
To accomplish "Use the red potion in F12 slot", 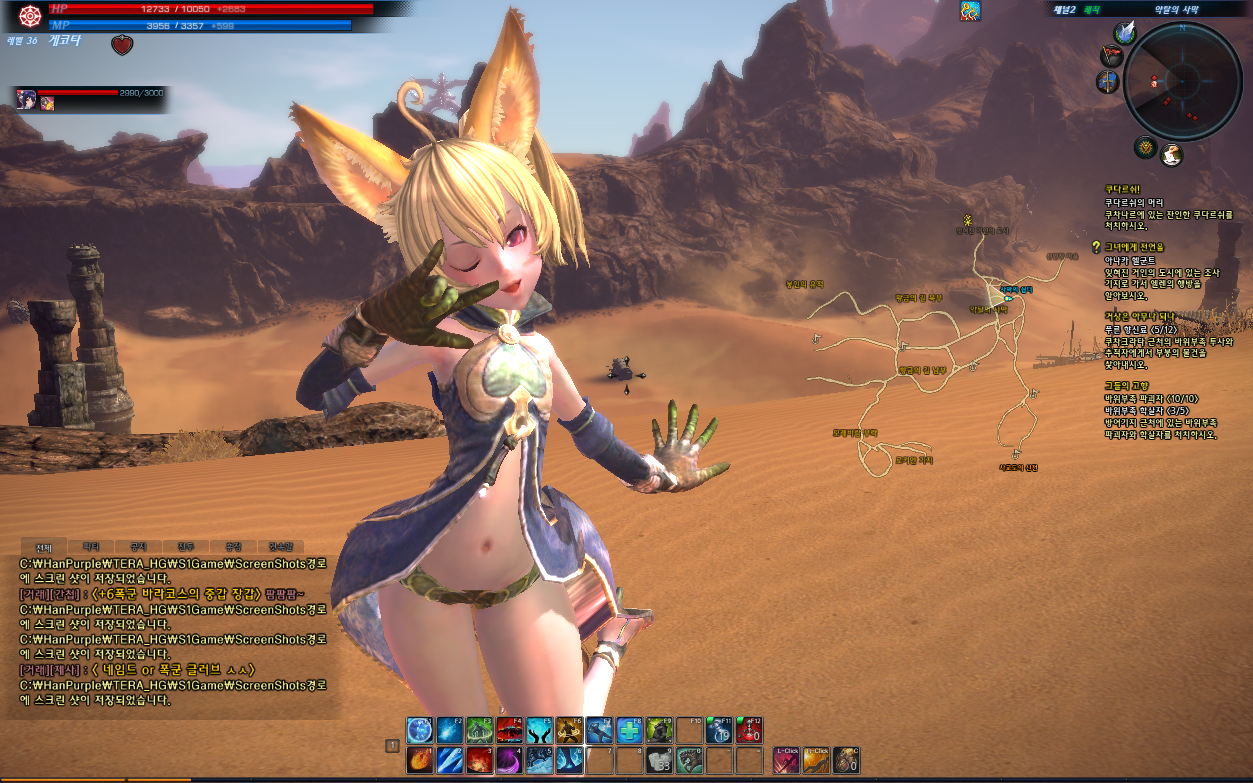I will click(x=750, y=731).
